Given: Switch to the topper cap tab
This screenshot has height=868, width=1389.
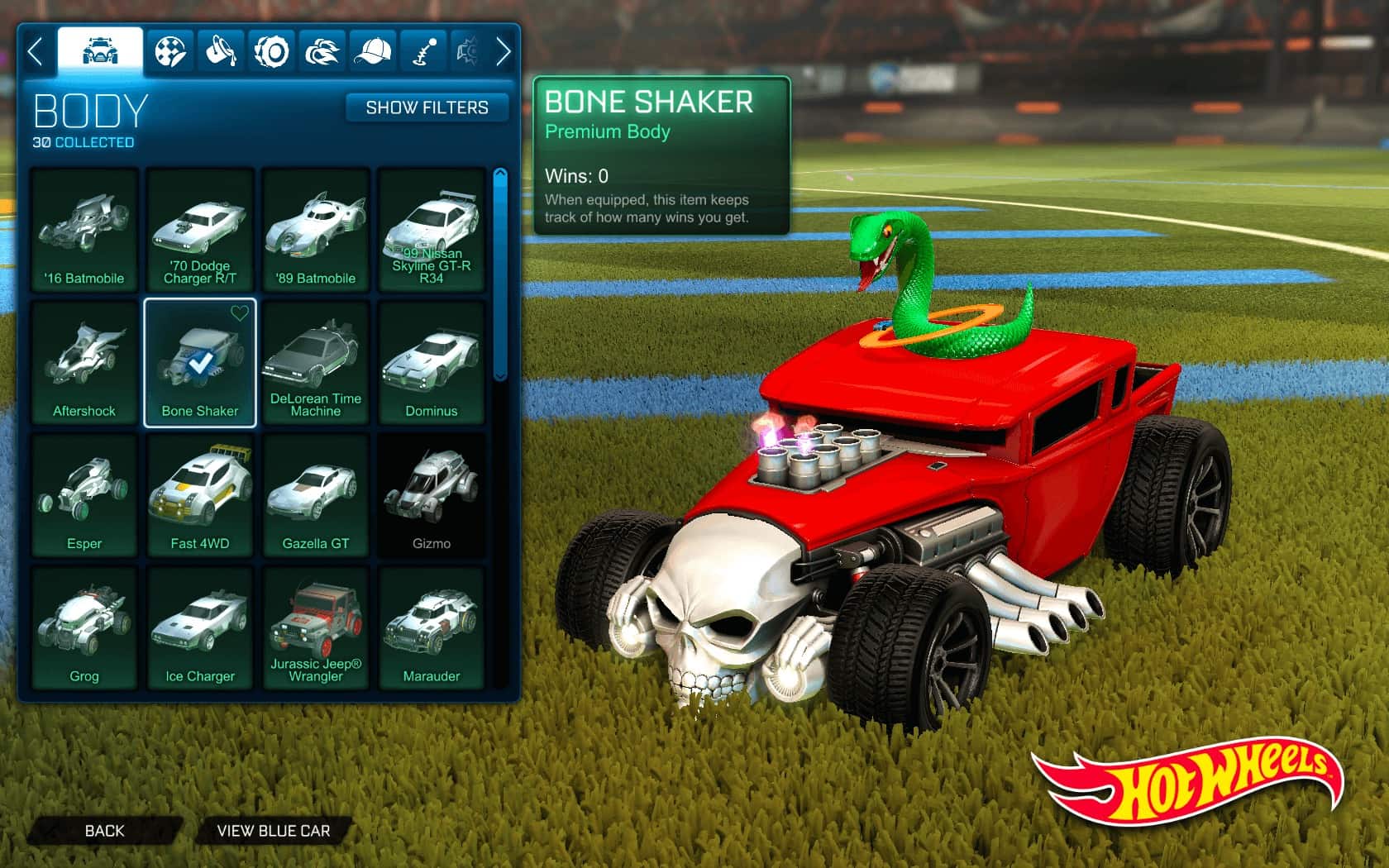Looking at the screenshot, I should 373,52.
